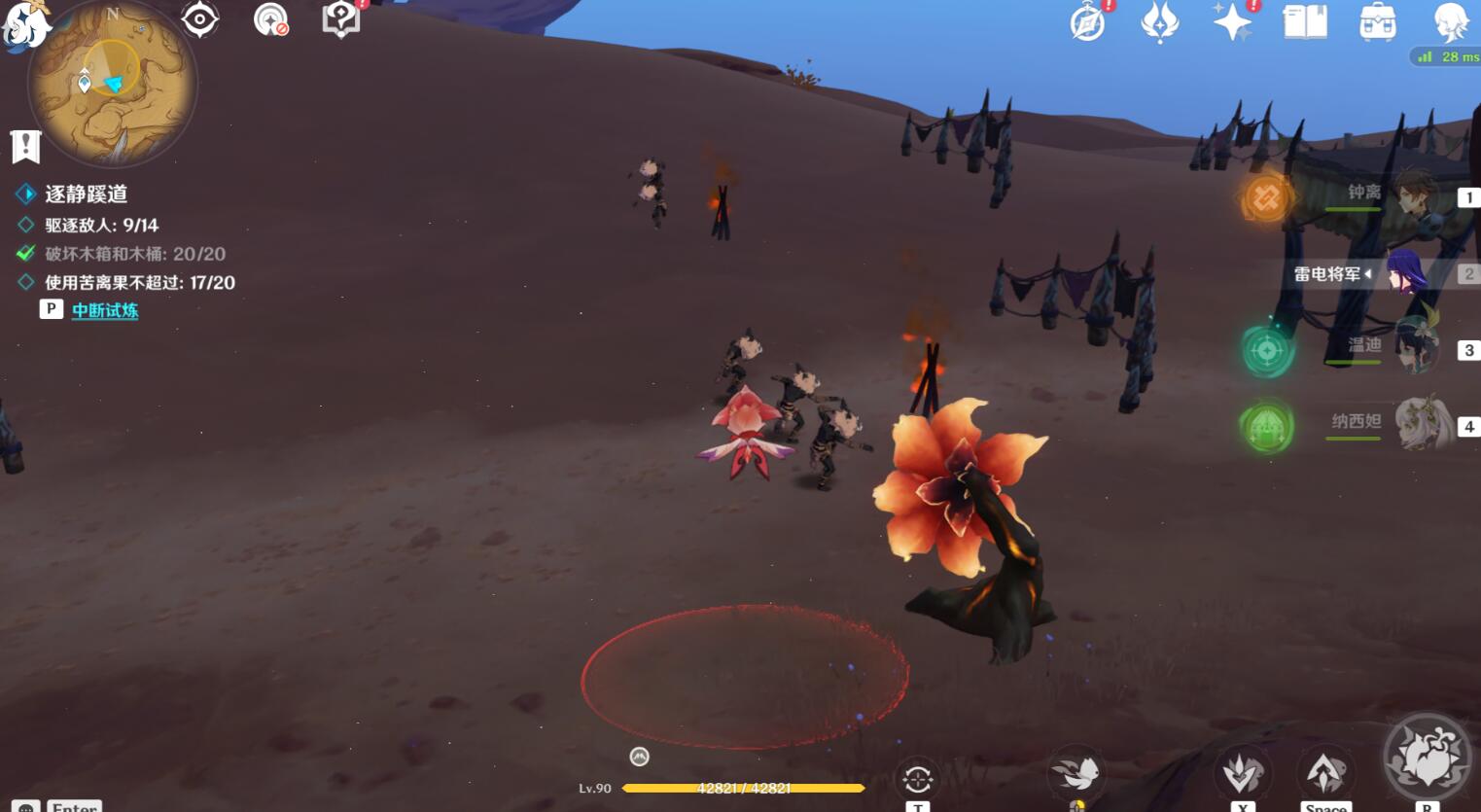Open the events compass icon
This screenshot has width=1481, height=812.
[x=1087, y=22]
